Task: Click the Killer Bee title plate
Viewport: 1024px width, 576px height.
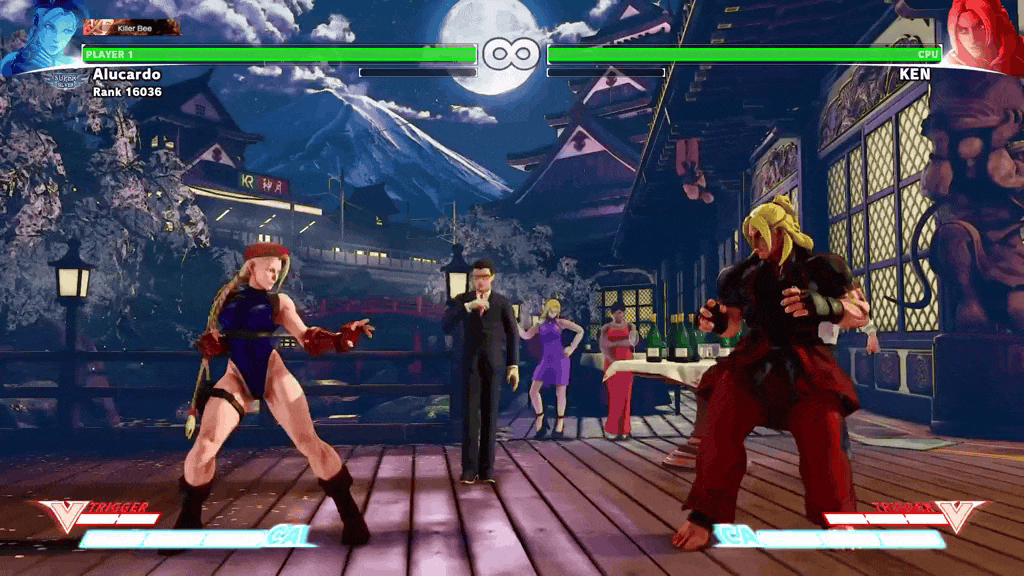Action: (133, 28)
